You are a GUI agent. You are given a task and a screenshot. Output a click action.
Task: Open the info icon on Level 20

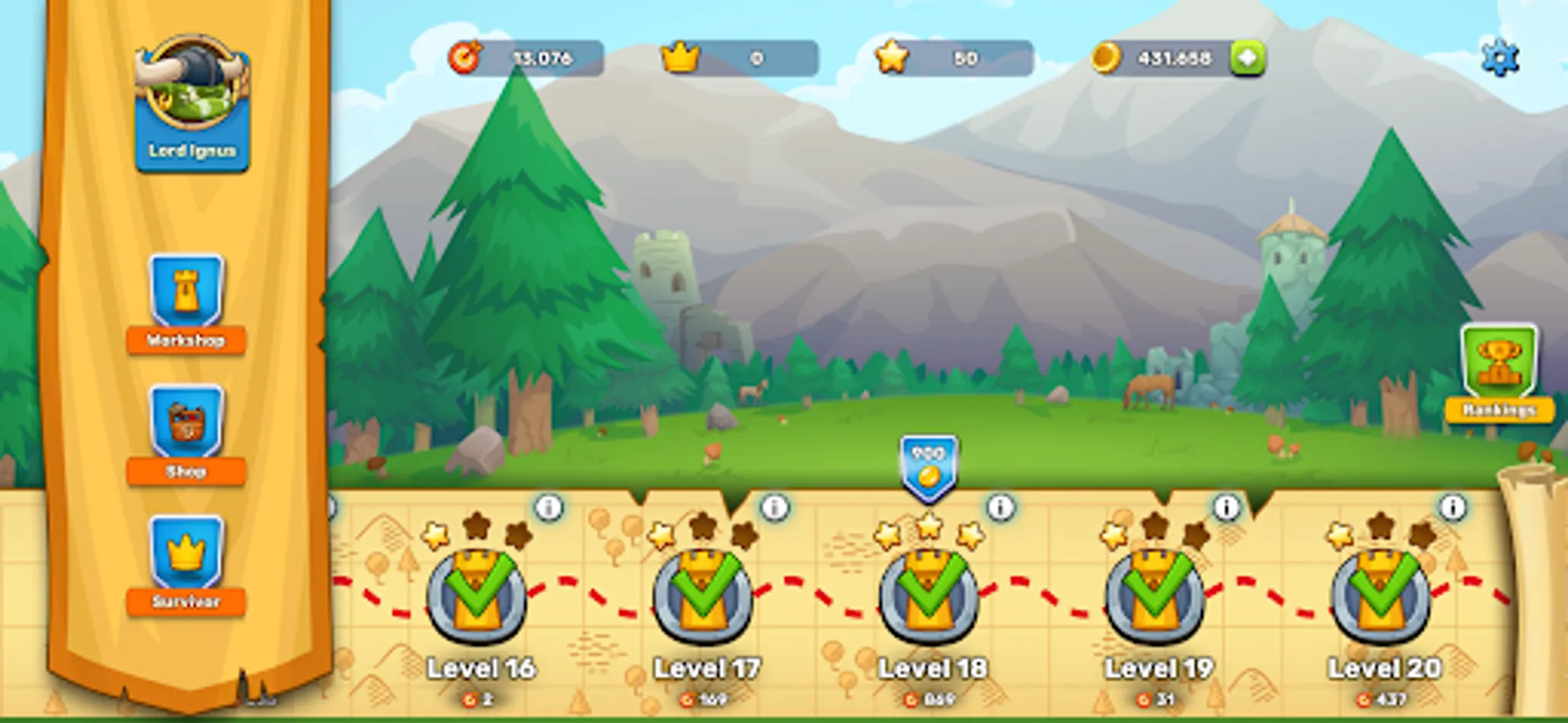[x=1451, y=507]
